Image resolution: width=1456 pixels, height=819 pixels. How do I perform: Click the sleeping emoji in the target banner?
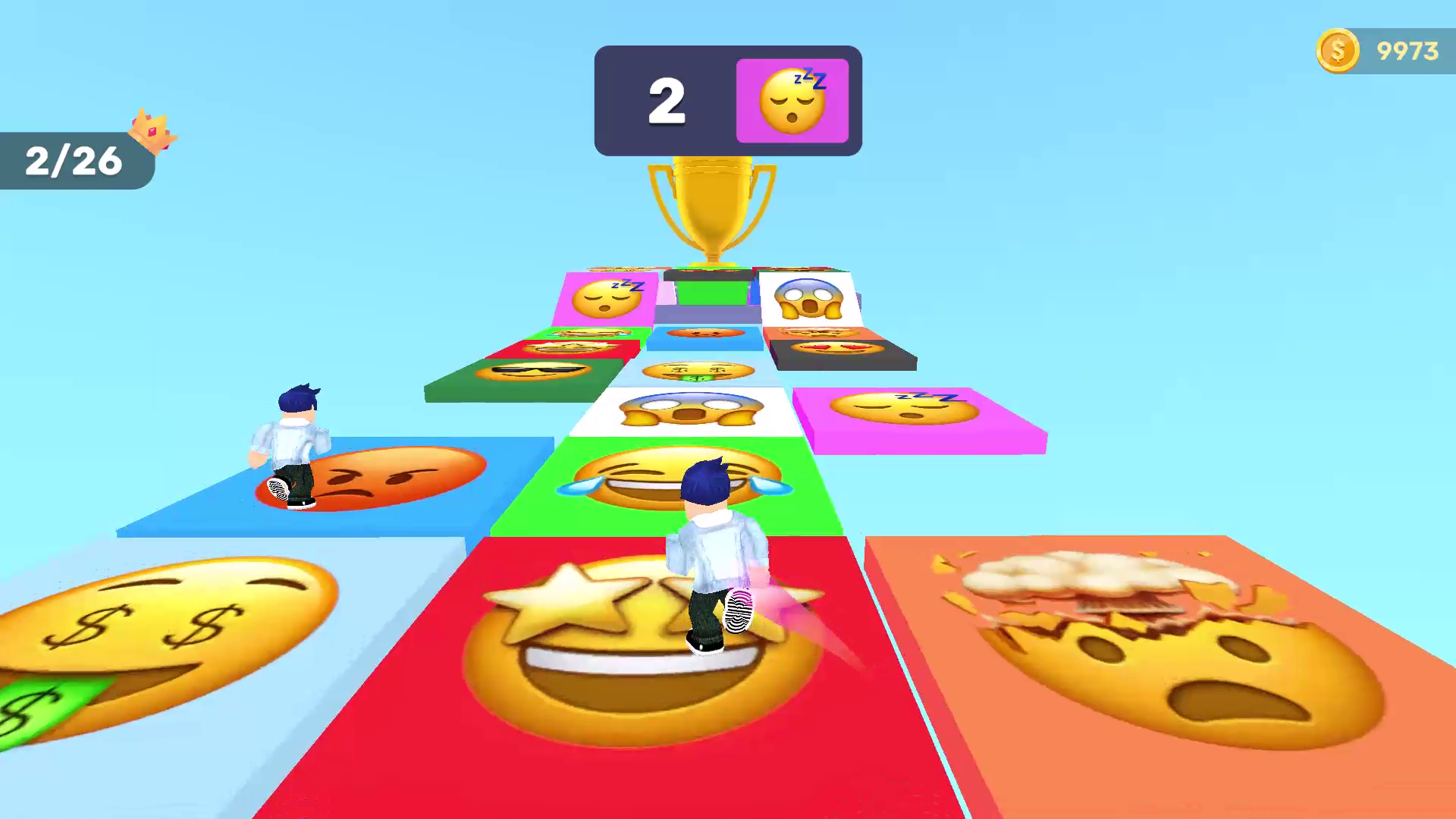(791, 99)
